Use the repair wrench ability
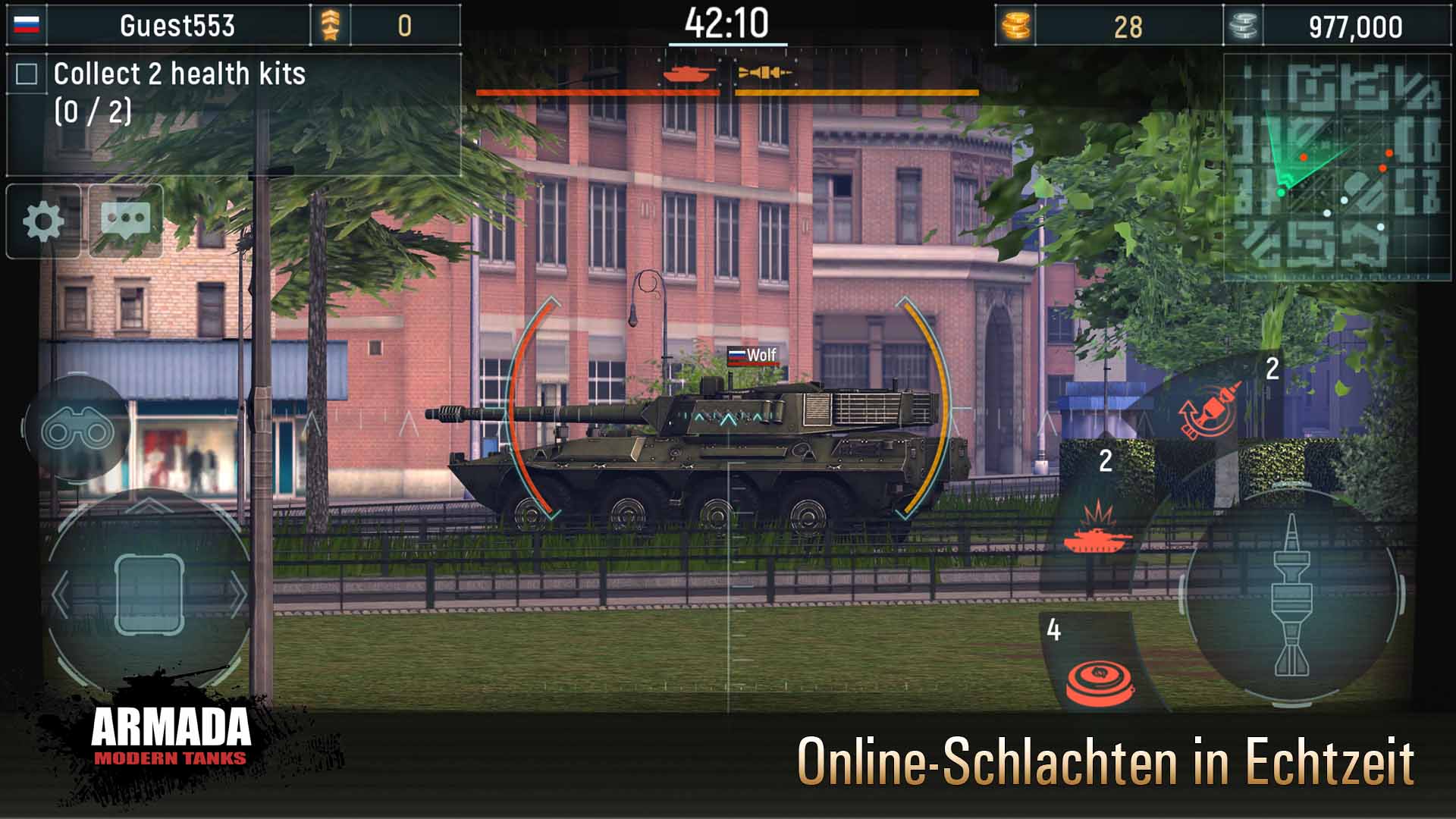Image resolution: width=1456 pixels, height=819 pixels. (x=1210, y=410)
